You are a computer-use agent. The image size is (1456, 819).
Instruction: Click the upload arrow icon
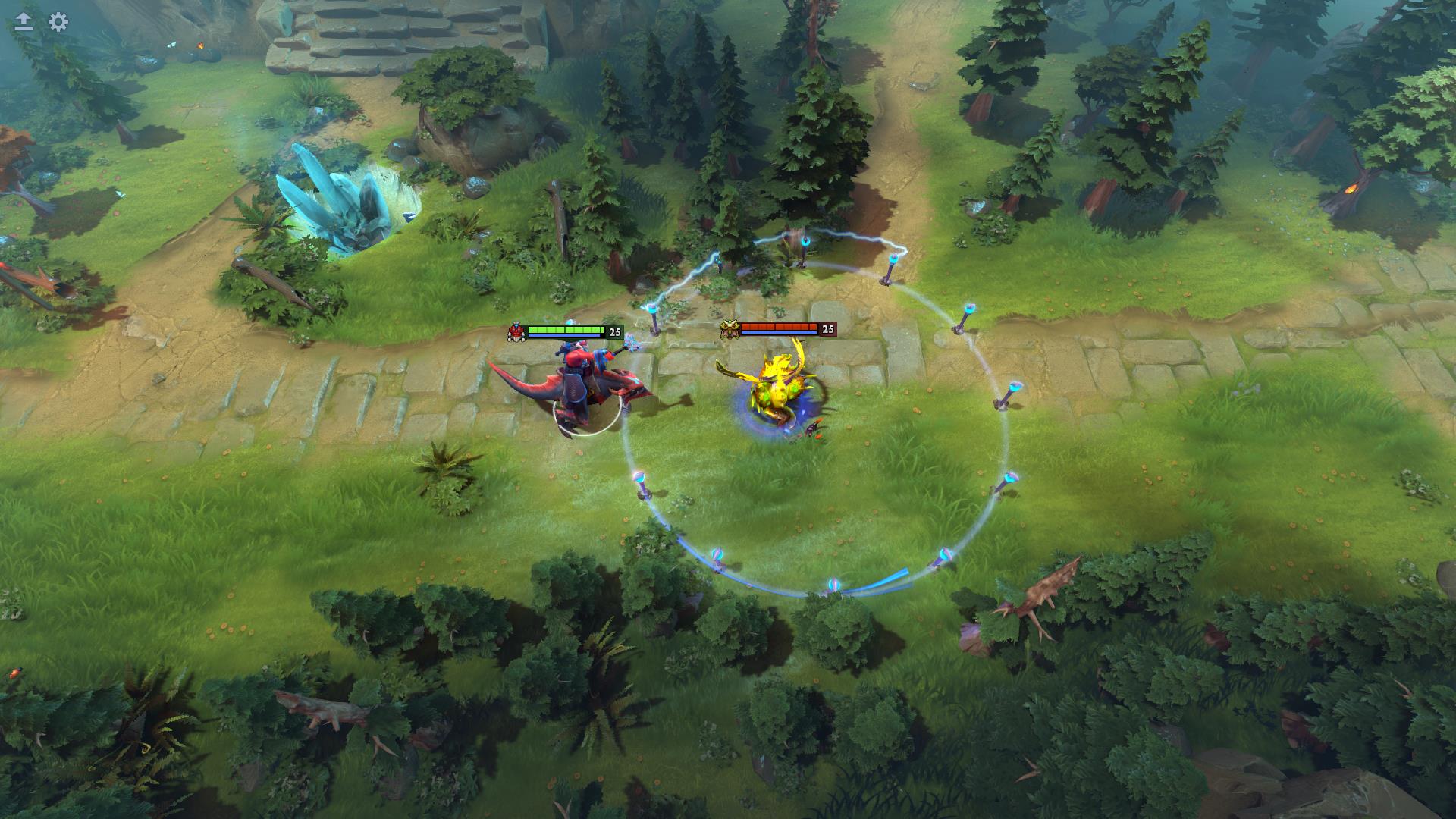[x=24, y=22]
